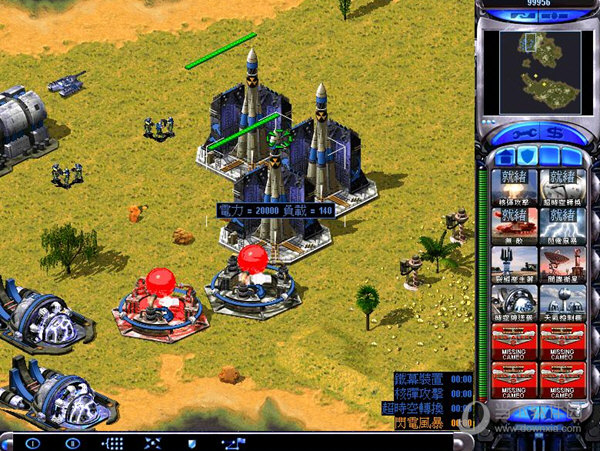600x451 pixels.
Task: Select the trident-shaped structure cameo
Action: click(x=513, y=264)
